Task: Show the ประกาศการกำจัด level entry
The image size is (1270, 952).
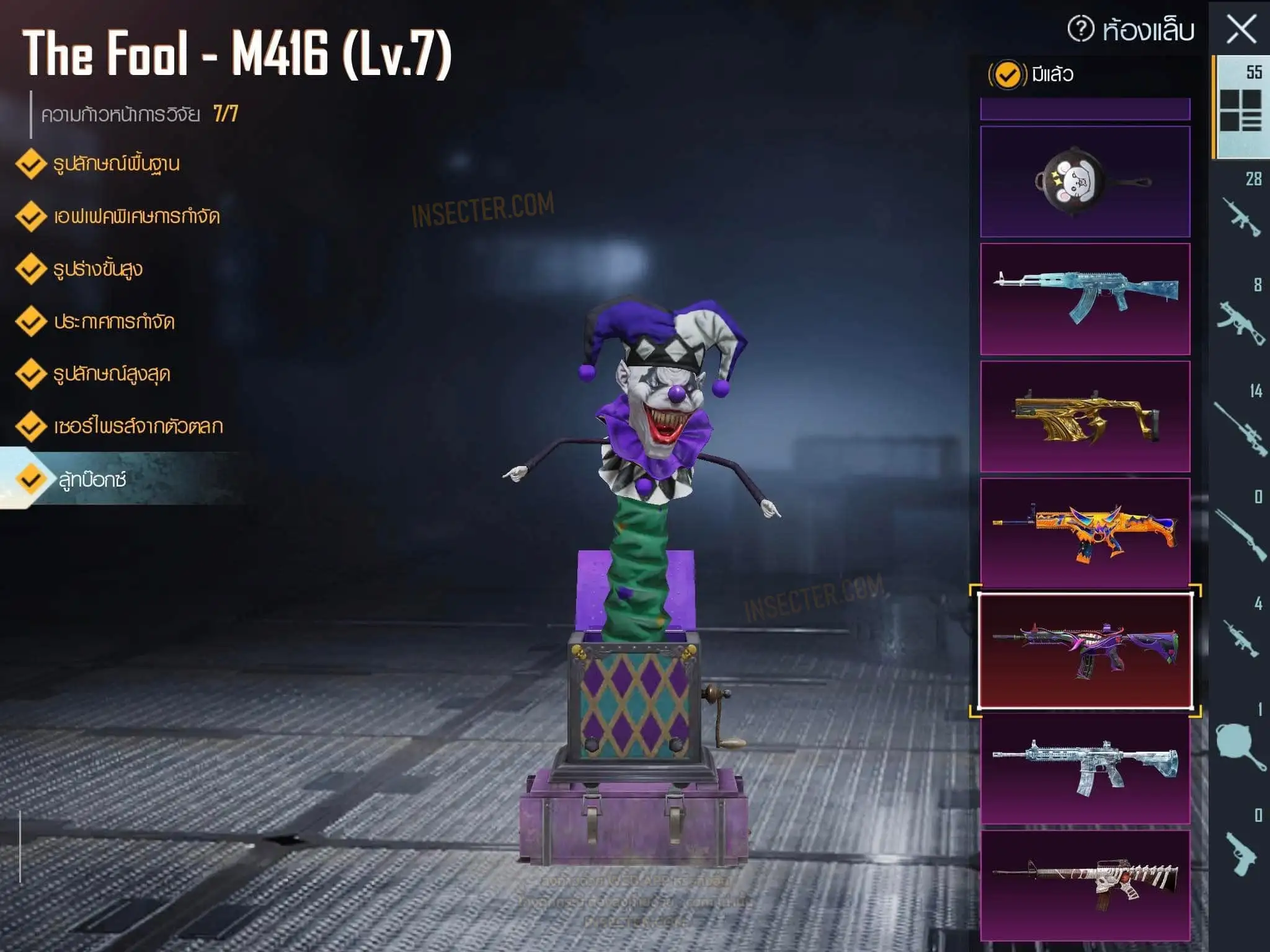Action: pos(113,322)
